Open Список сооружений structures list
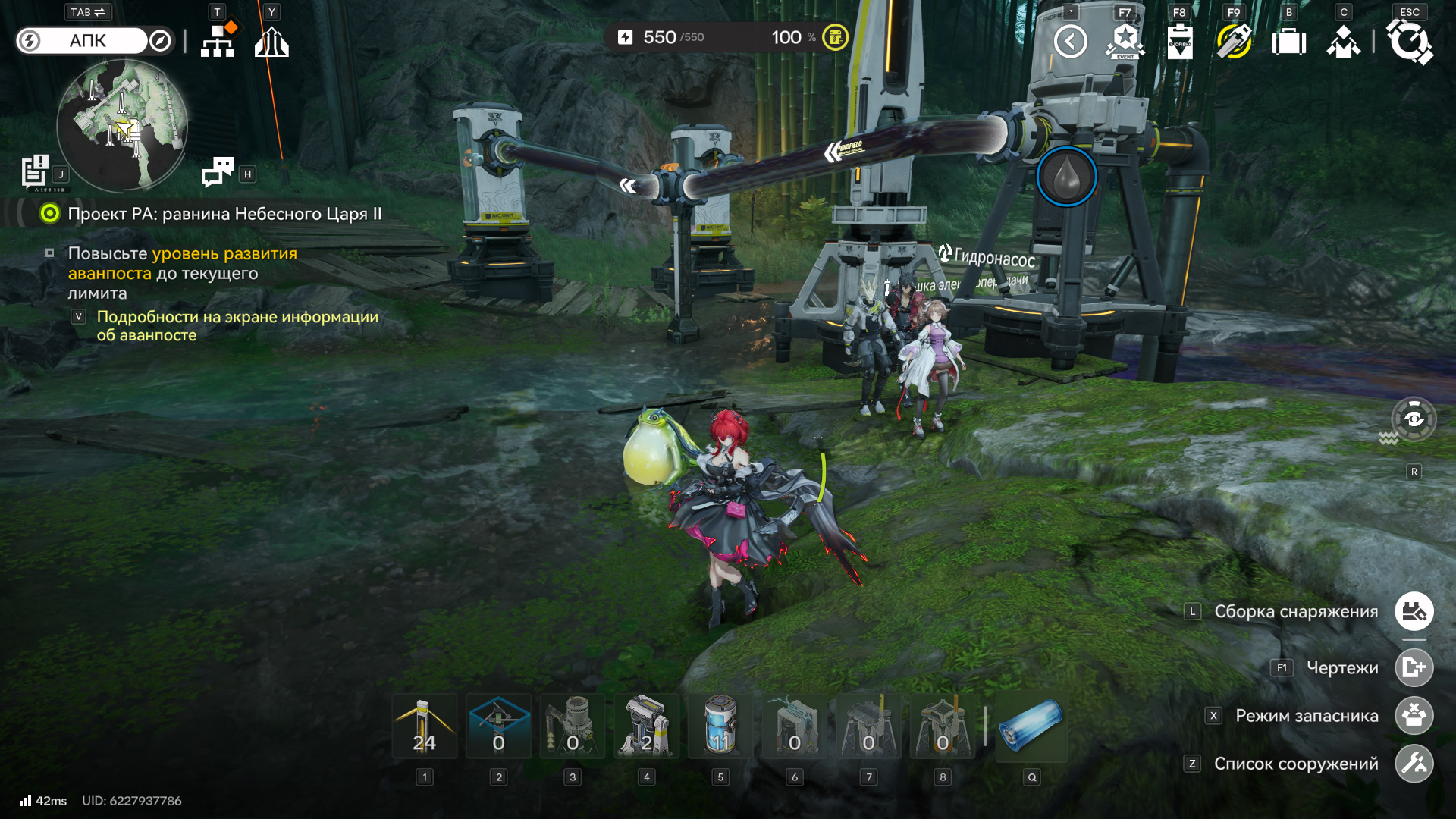The height and width of the screenshot is (819, 1456). click(1414, 764)
